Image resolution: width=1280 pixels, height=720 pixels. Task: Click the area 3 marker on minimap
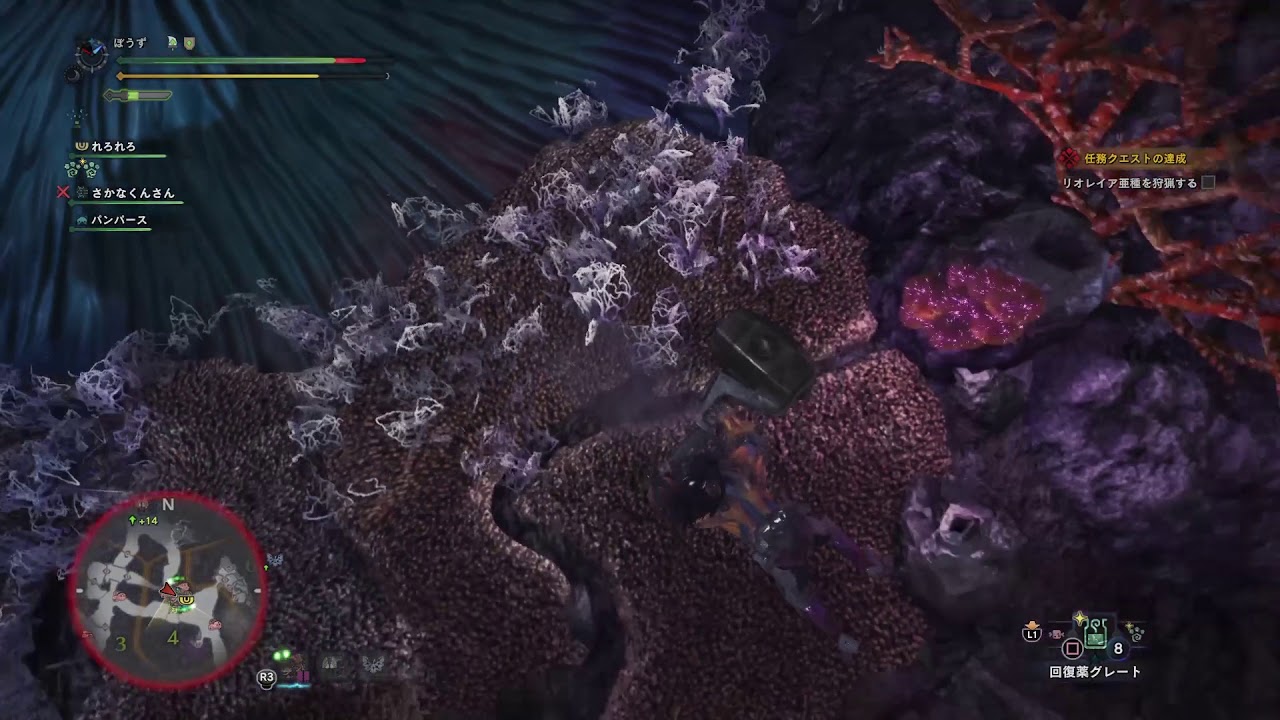pos(121,644)
